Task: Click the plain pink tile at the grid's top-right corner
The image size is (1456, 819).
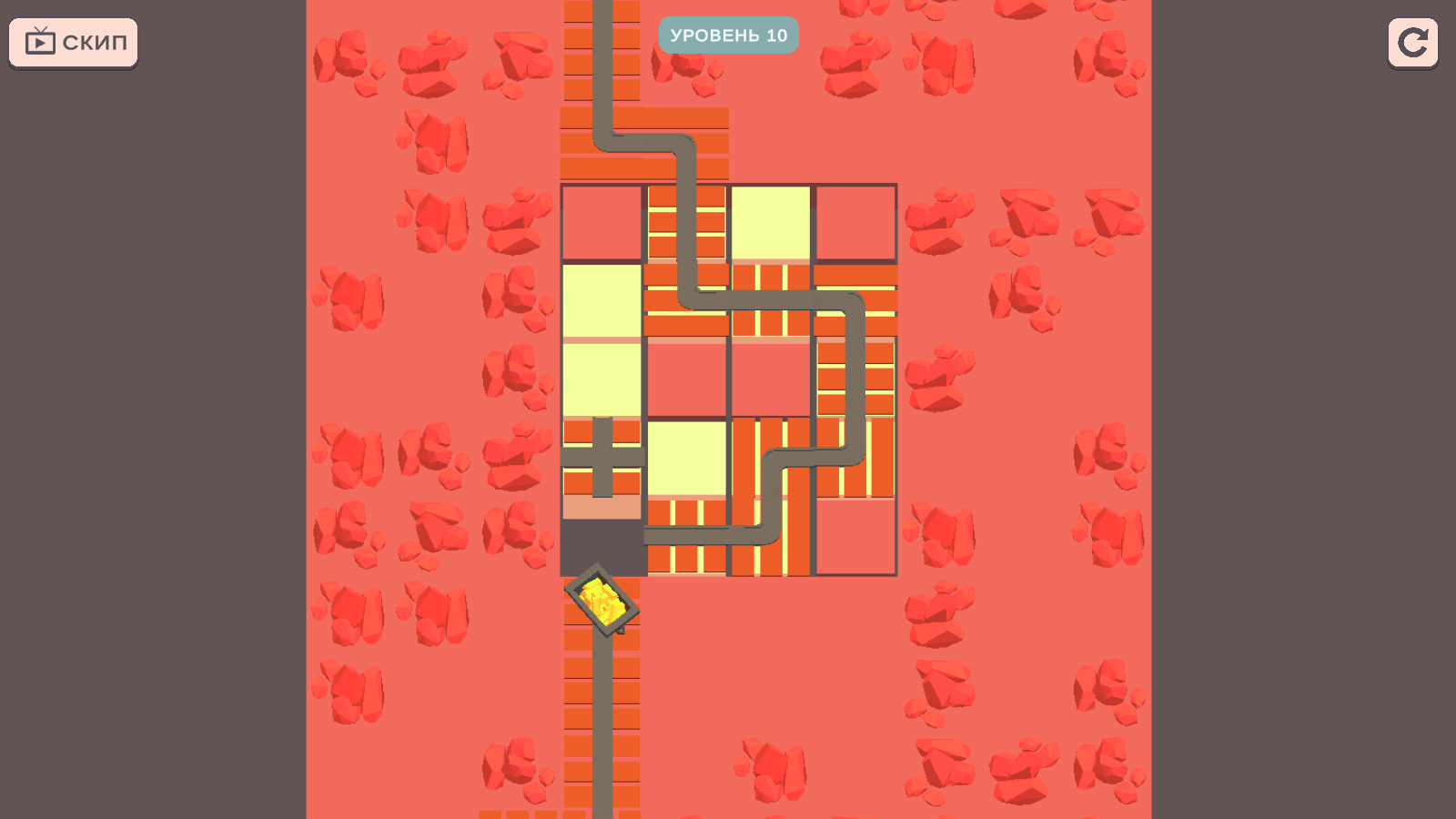Action: [856, 223]
